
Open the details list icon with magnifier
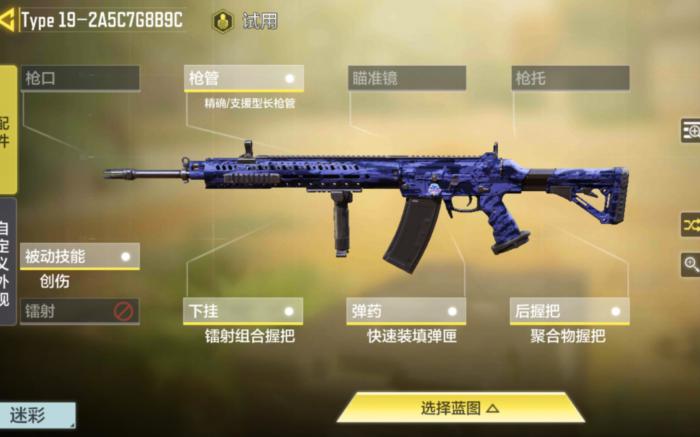click(690, 130)
